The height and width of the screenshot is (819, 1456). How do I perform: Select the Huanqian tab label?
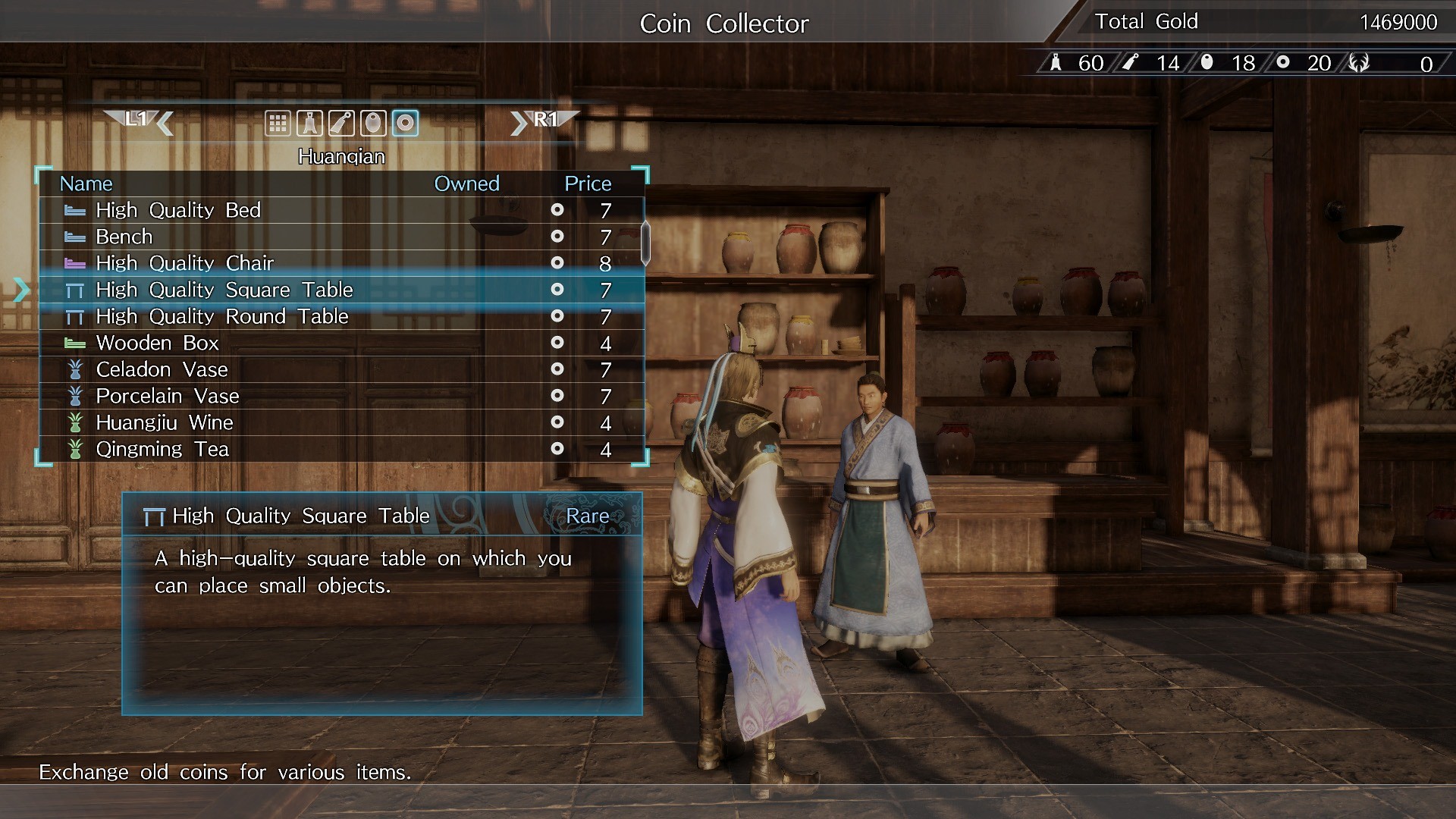pyautogui.click(x=343, y=156)
